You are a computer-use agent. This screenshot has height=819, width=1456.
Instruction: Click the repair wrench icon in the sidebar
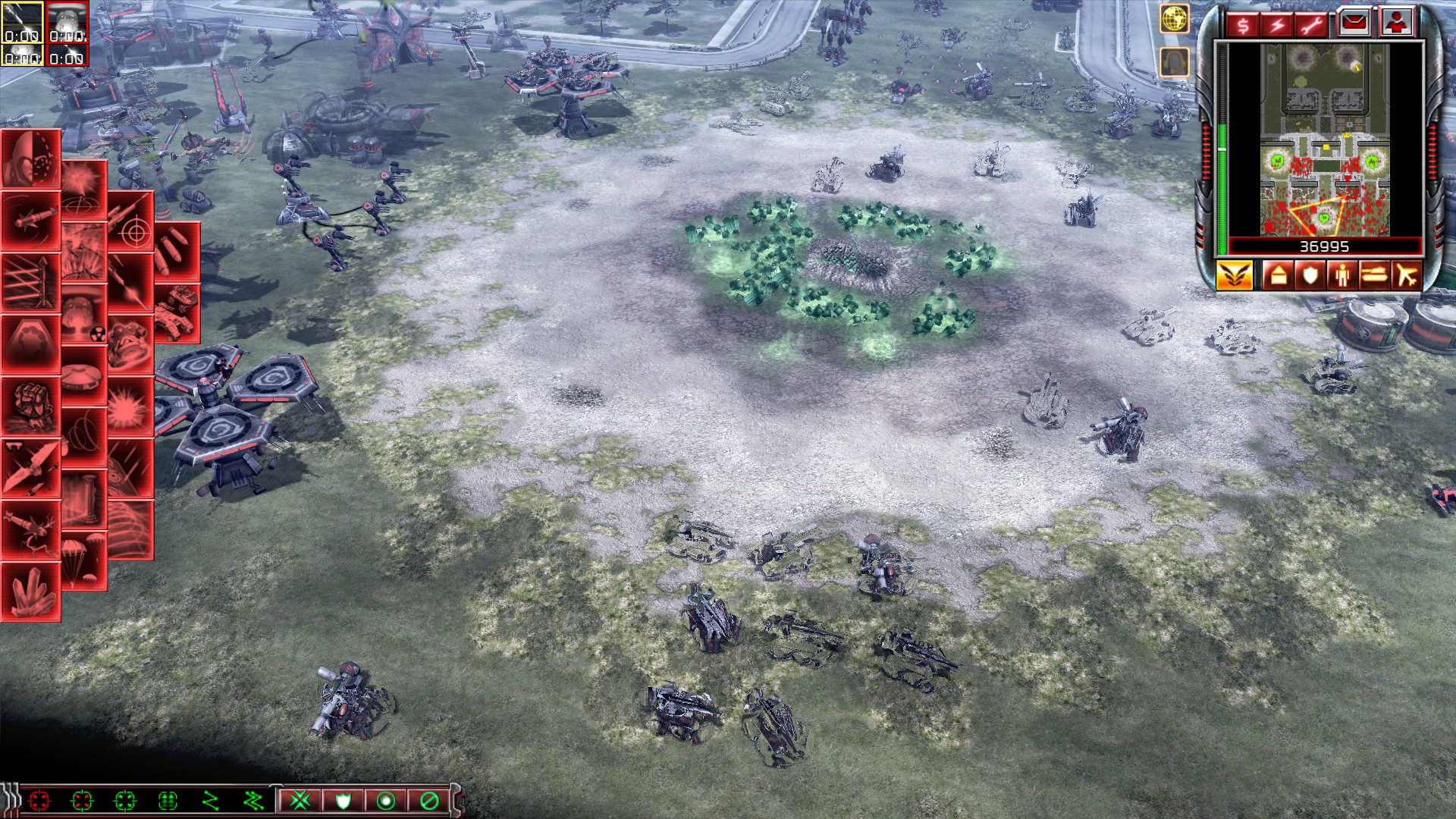click(1310, 25)
